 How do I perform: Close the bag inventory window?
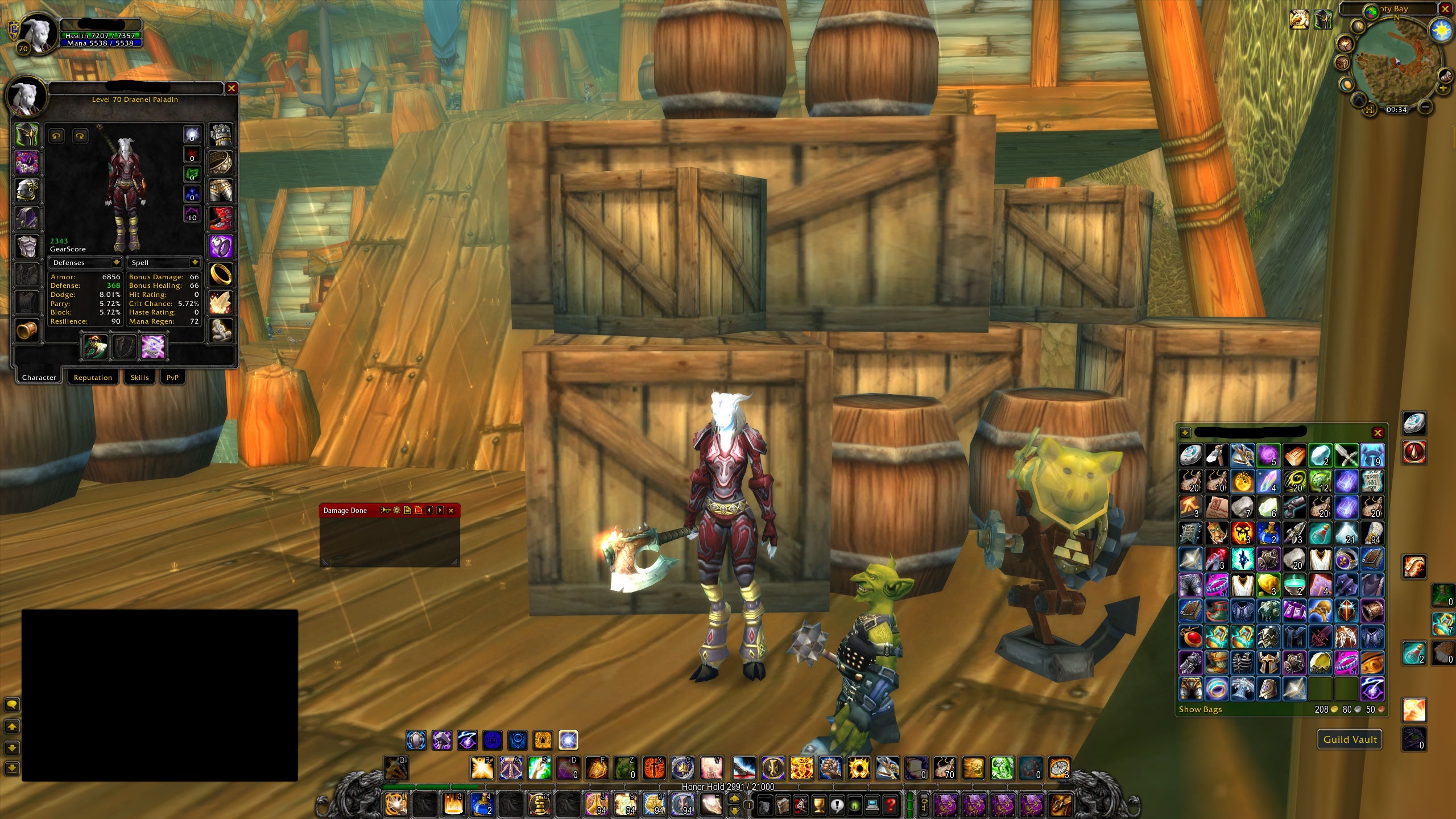pos(1377,433)
